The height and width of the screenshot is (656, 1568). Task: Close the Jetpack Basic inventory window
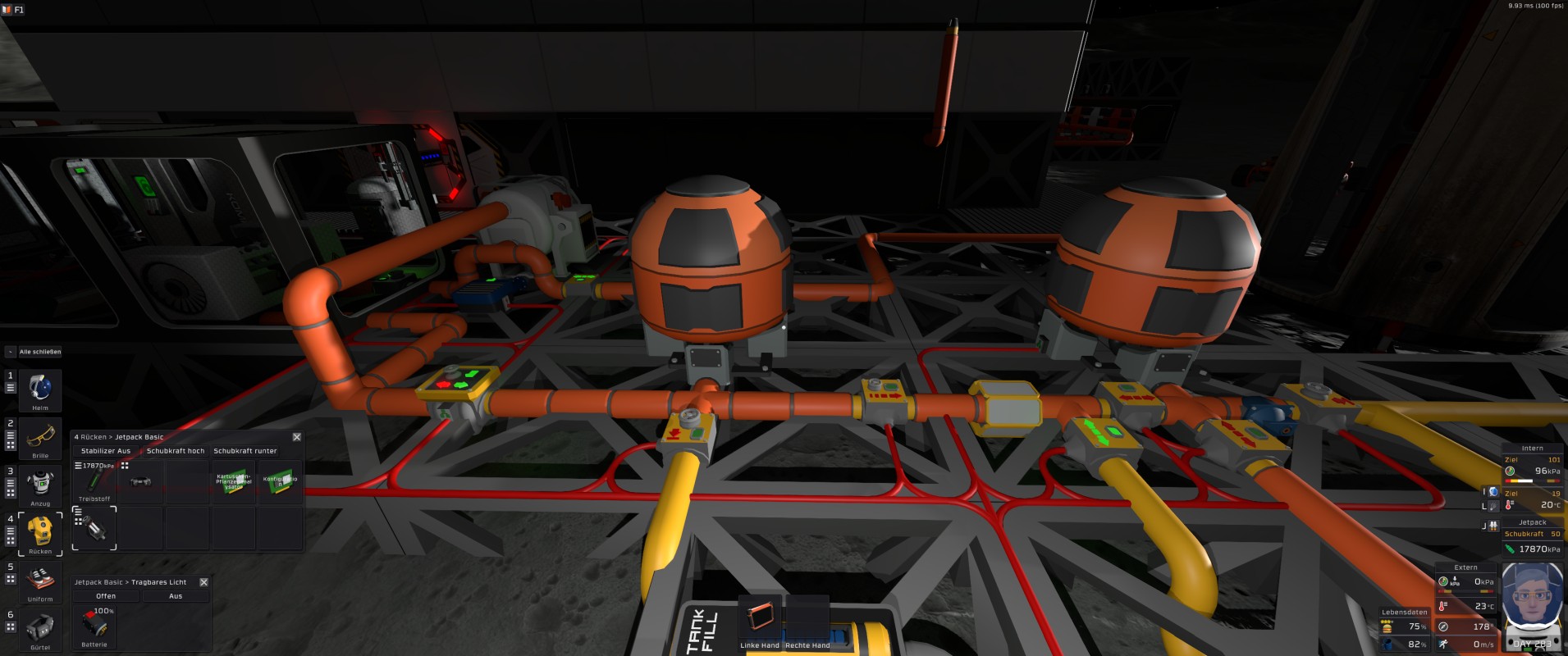[297, 437]
